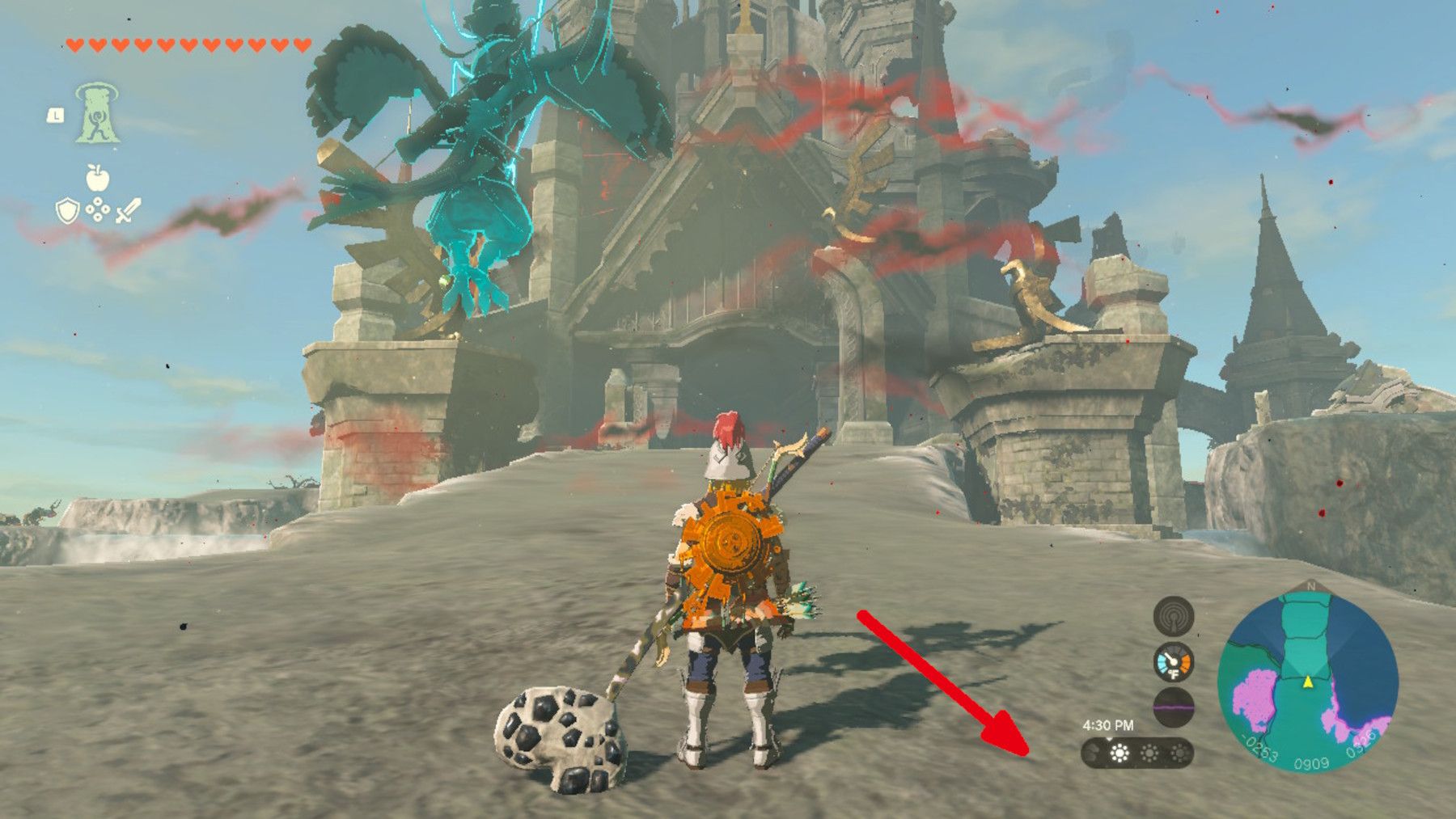Click the shield swap icon
The height and width of the screenshot is (819, 1456).
(67, 210)
